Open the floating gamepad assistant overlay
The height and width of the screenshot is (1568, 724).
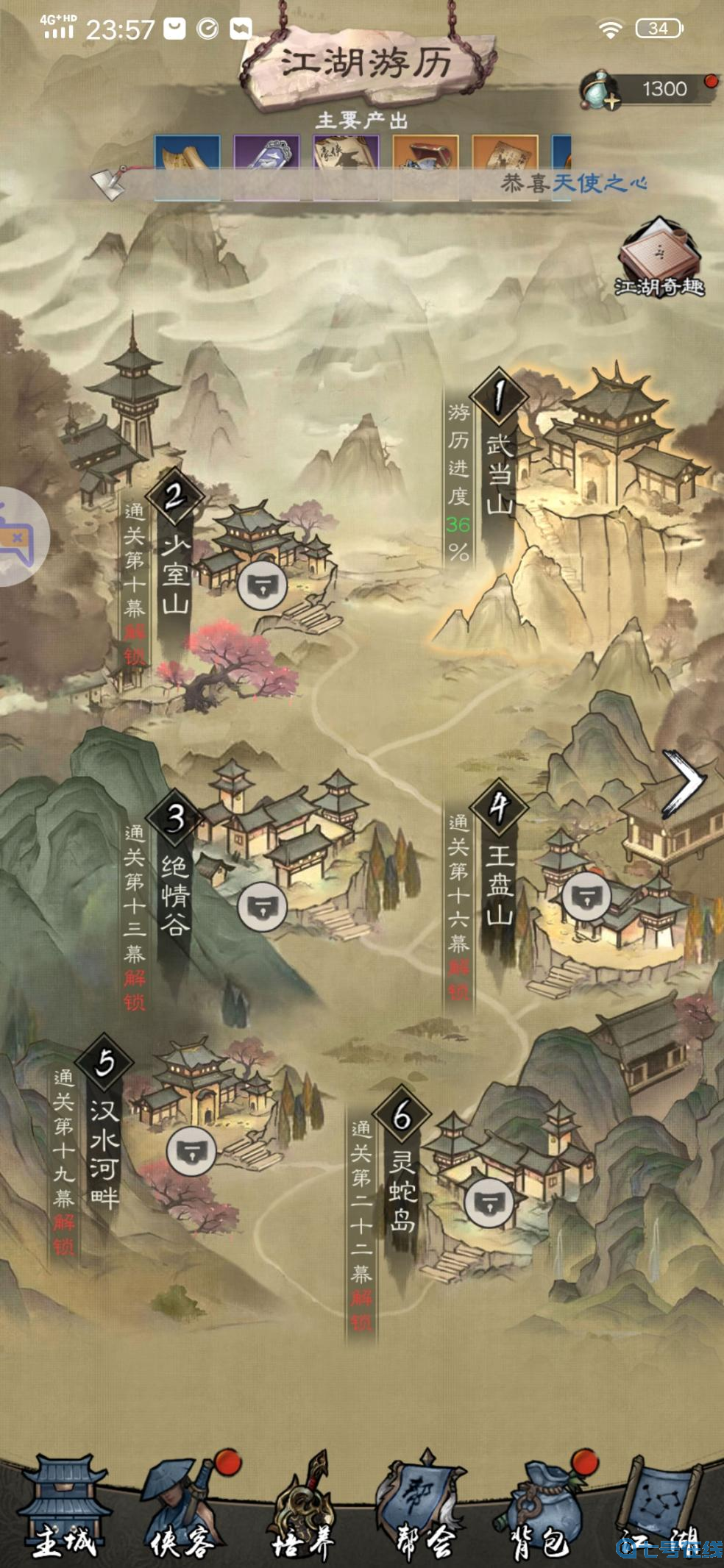[x=18, y=536]
